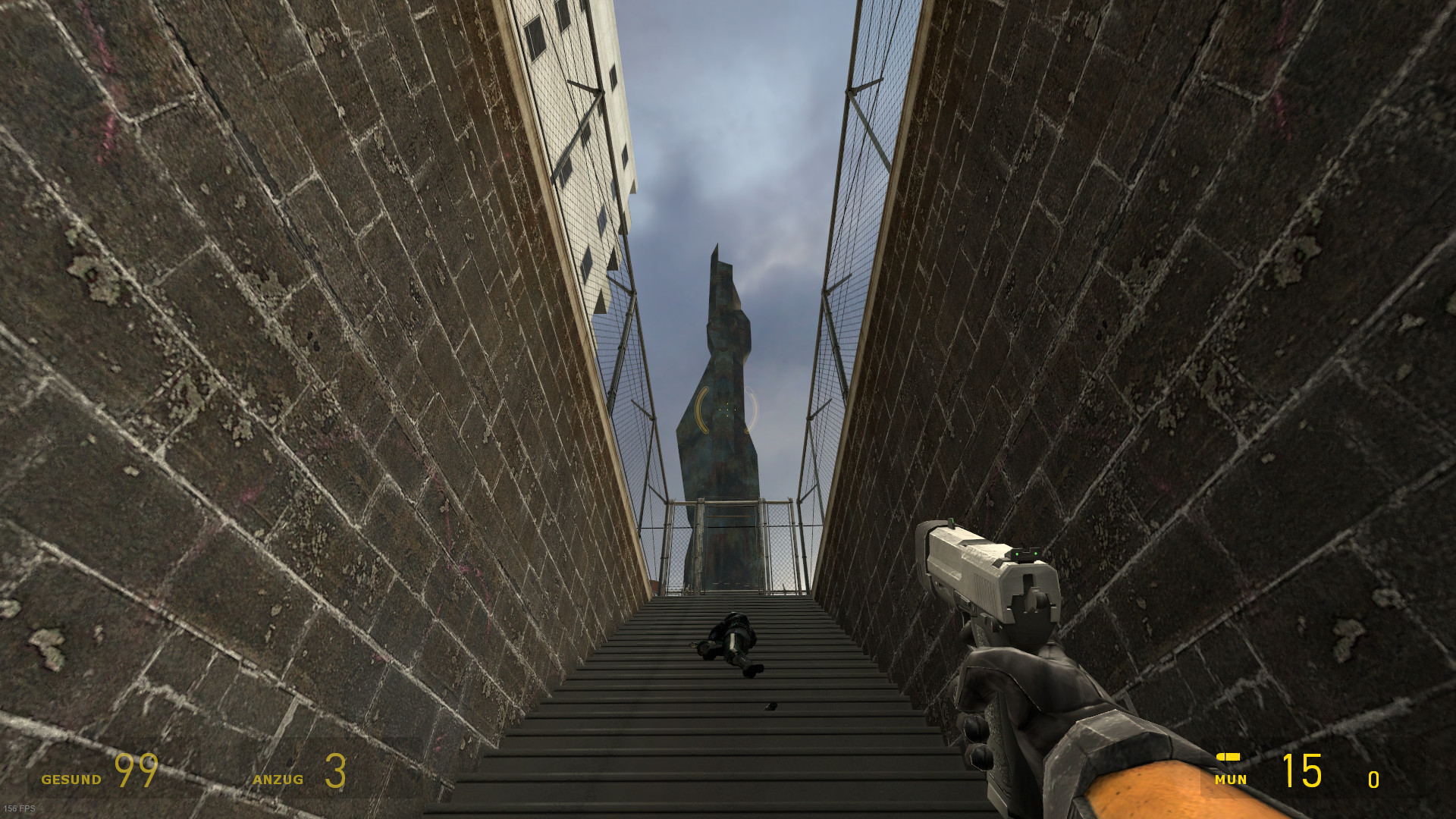The height and width of the screenshot is (819, 1456).
Task: Click the chain-link gate at stair top
Action: coord(732,546)
